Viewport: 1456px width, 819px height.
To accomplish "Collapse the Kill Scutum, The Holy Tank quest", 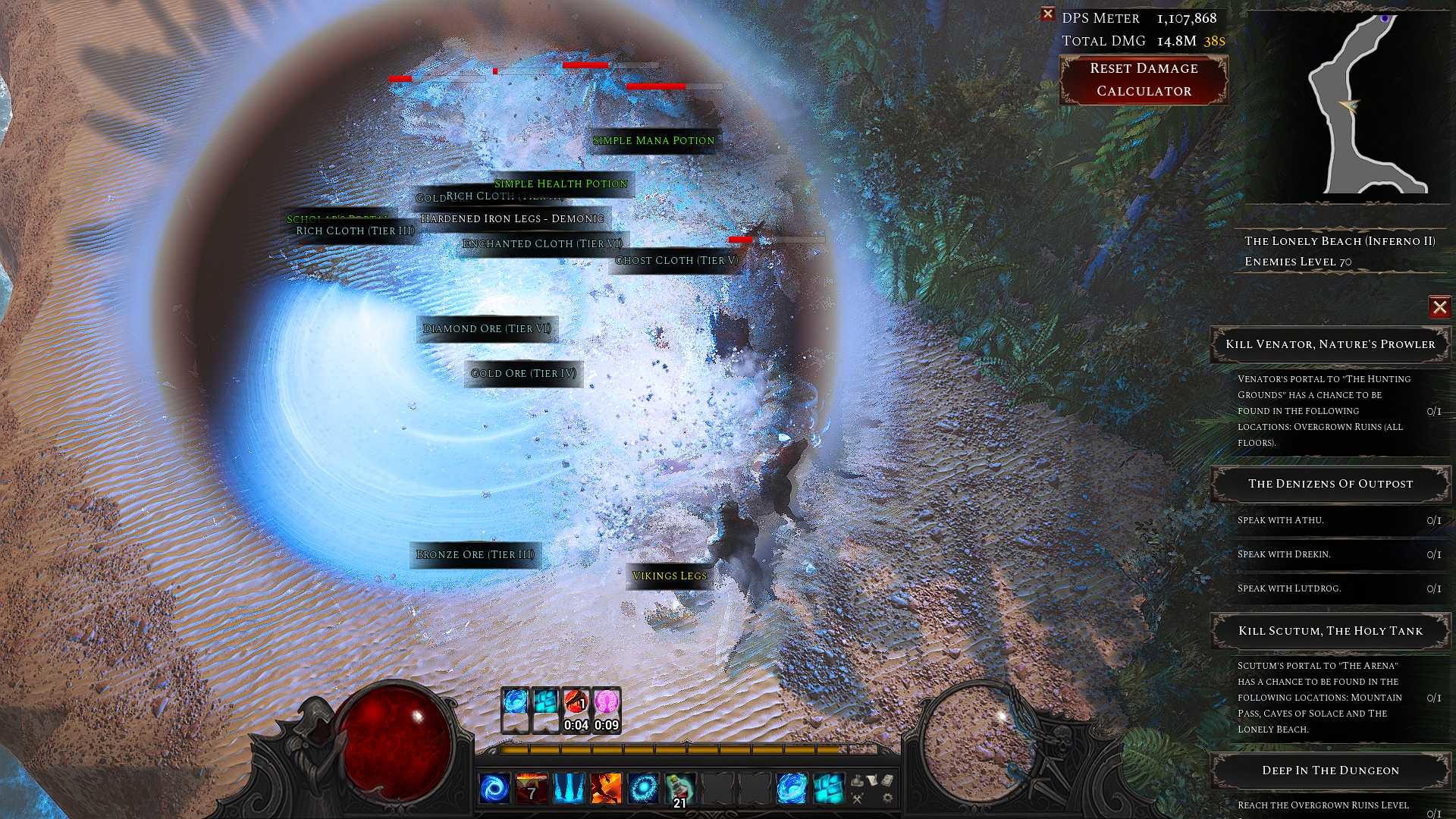I will point(1329,630).
